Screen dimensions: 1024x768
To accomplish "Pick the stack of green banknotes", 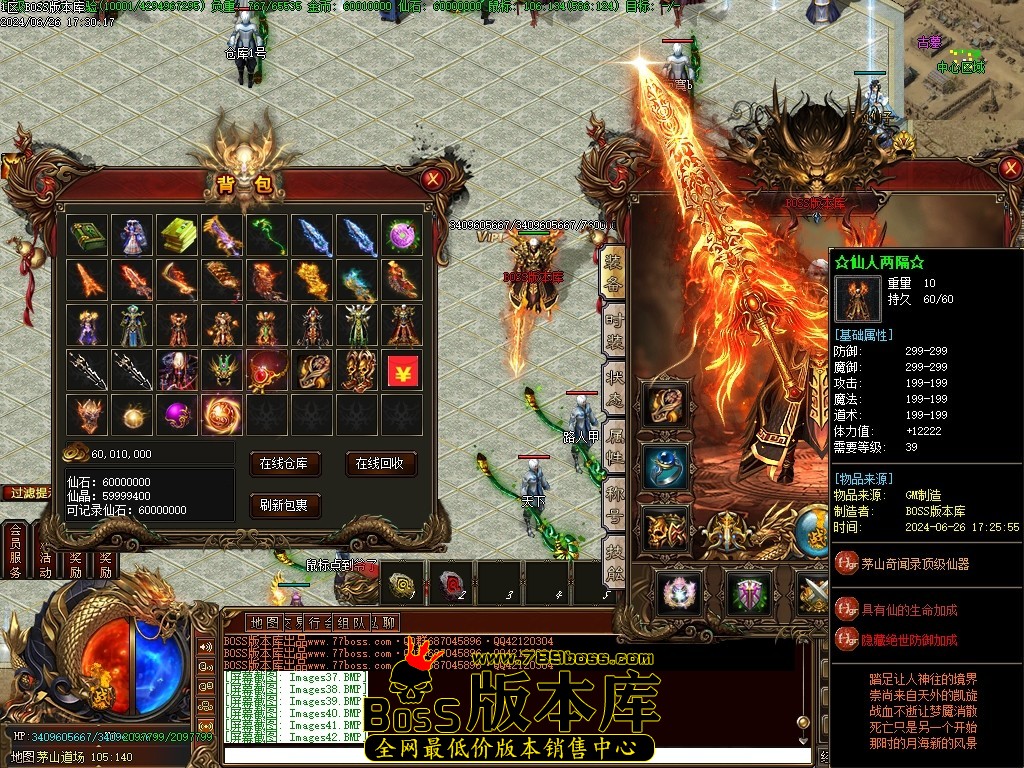I will coord(177,235).
